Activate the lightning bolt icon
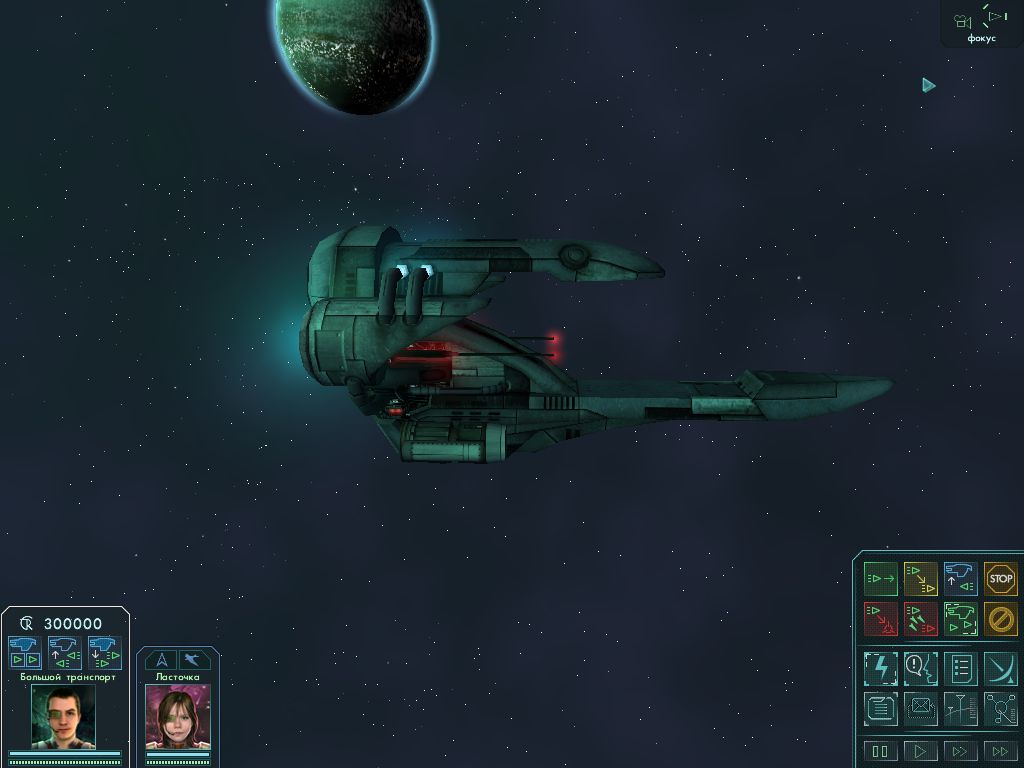Viewport: 1024px width, 768px height. (880, 667)
